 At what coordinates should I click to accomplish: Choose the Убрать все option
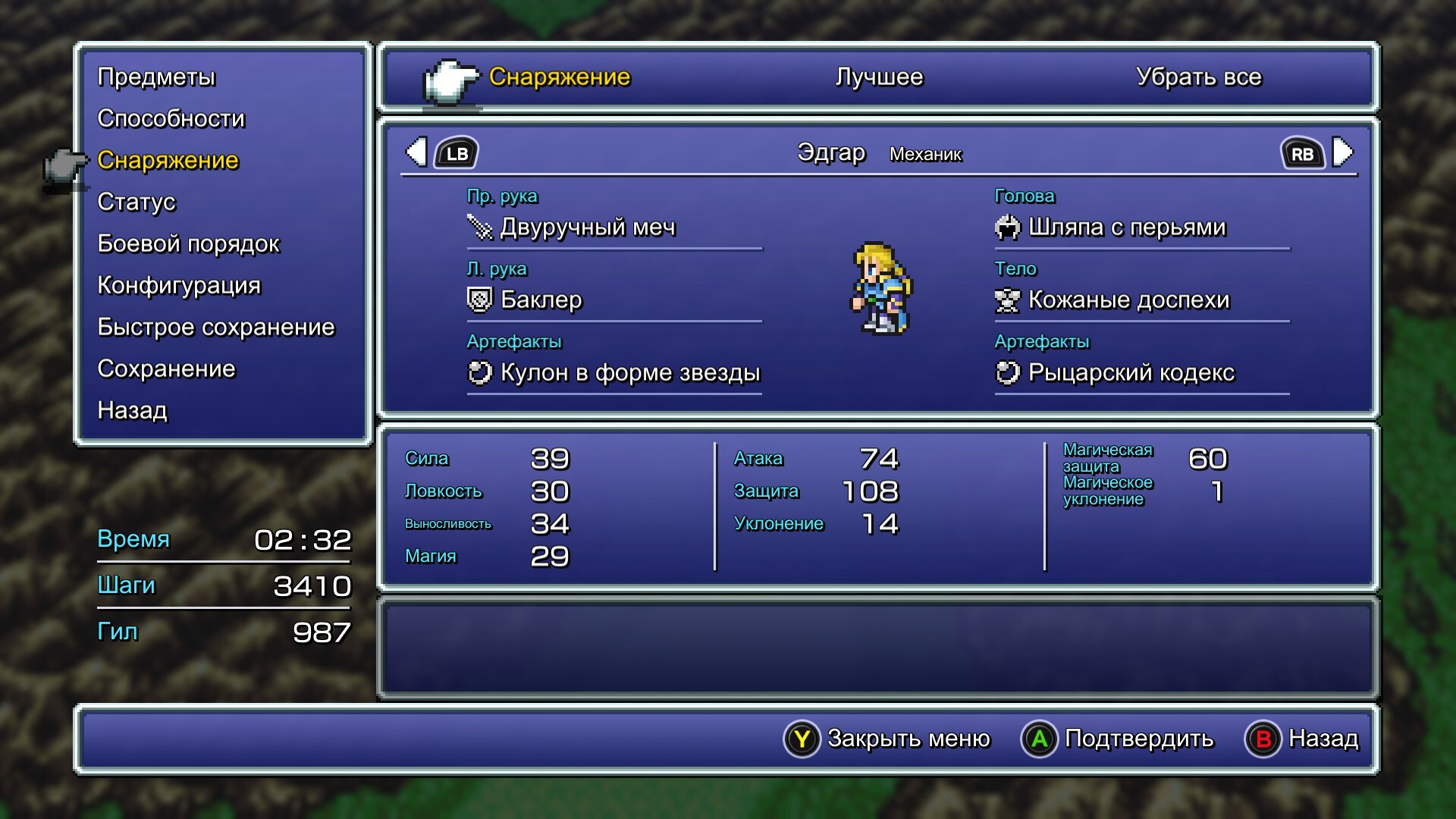point(1198,77)
